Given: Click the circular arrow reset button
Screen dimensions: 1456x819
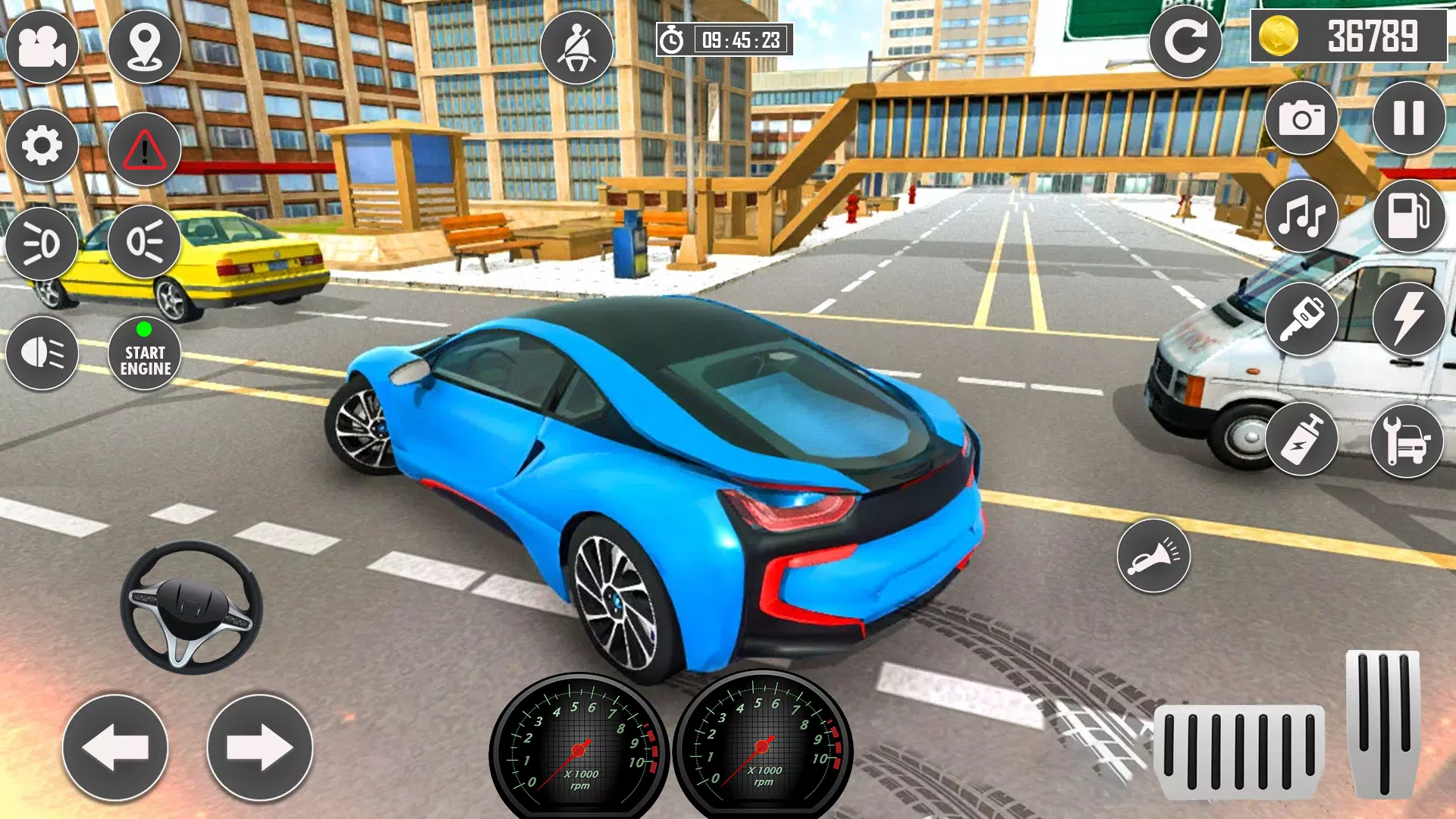Looking at the screenshot, I should [x=1185, y=42].
